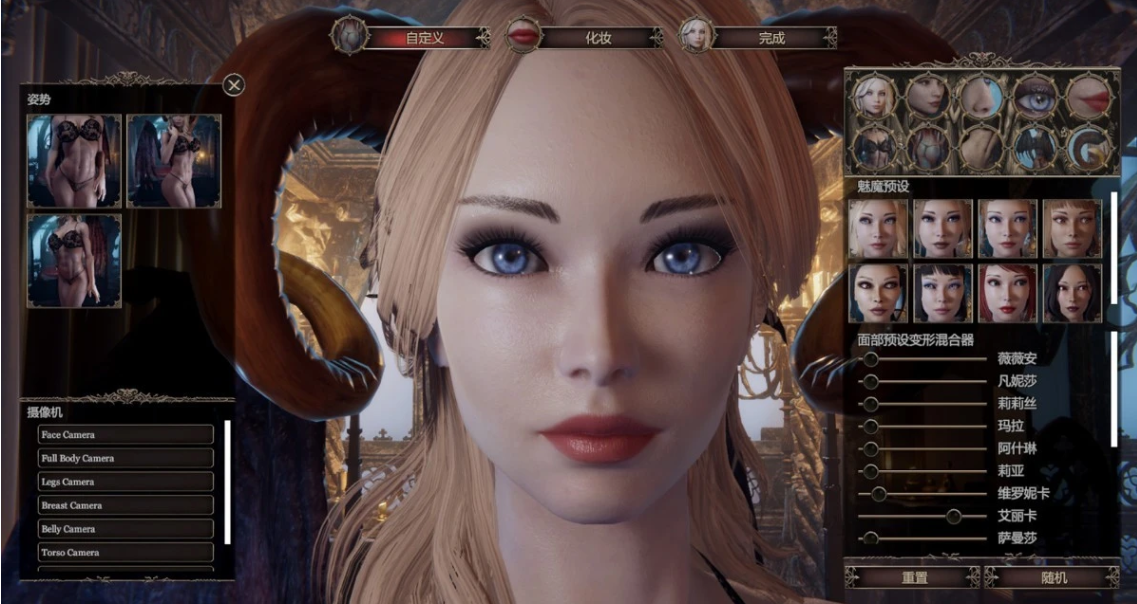Viewport: 1137px width, 604px height.
Task: Open the eye customization category icon
Action: tap(1036, 97)
